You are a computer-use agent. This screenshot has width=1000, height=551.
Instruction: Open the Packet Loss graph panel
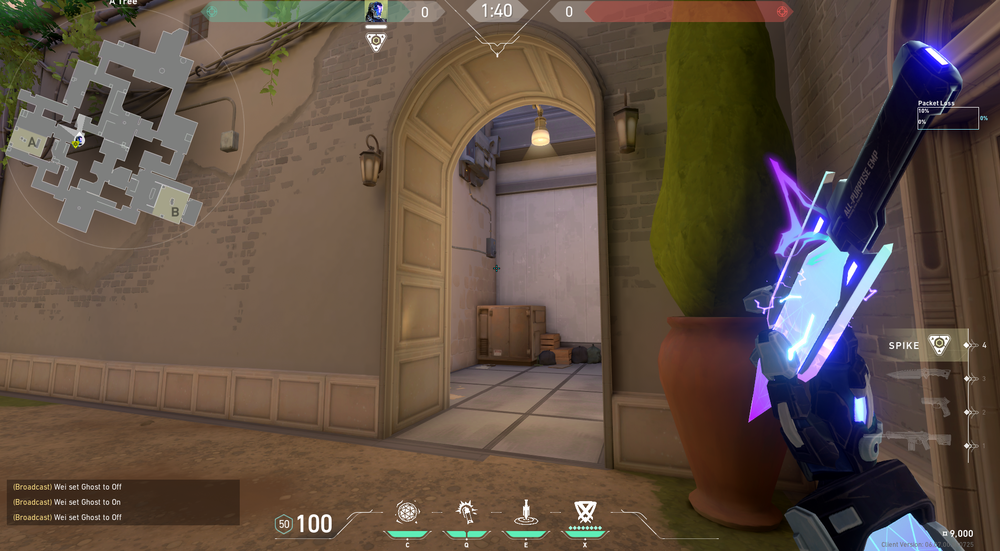tap(947, 117)
